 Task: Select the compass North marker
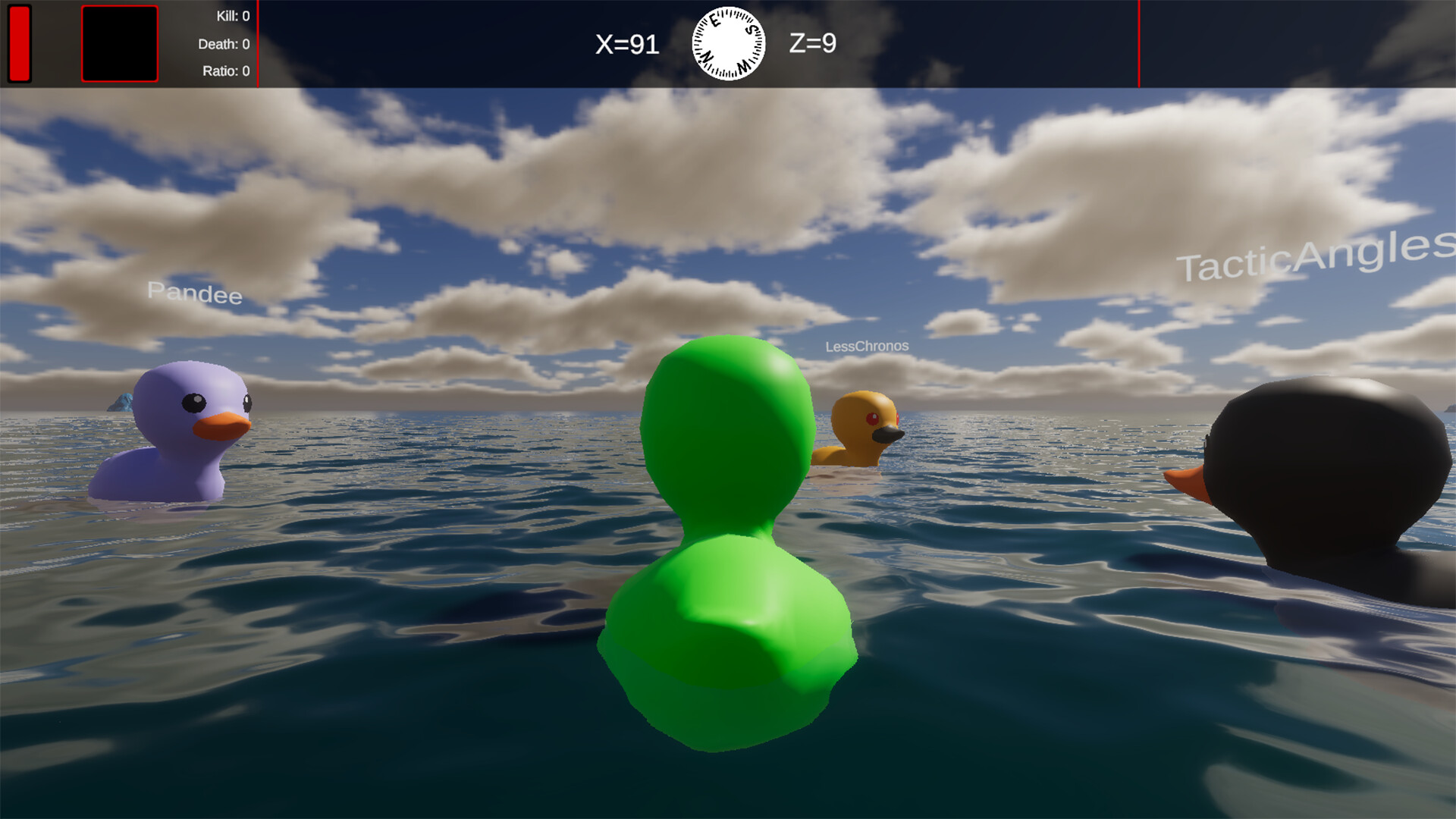(708, 58)
